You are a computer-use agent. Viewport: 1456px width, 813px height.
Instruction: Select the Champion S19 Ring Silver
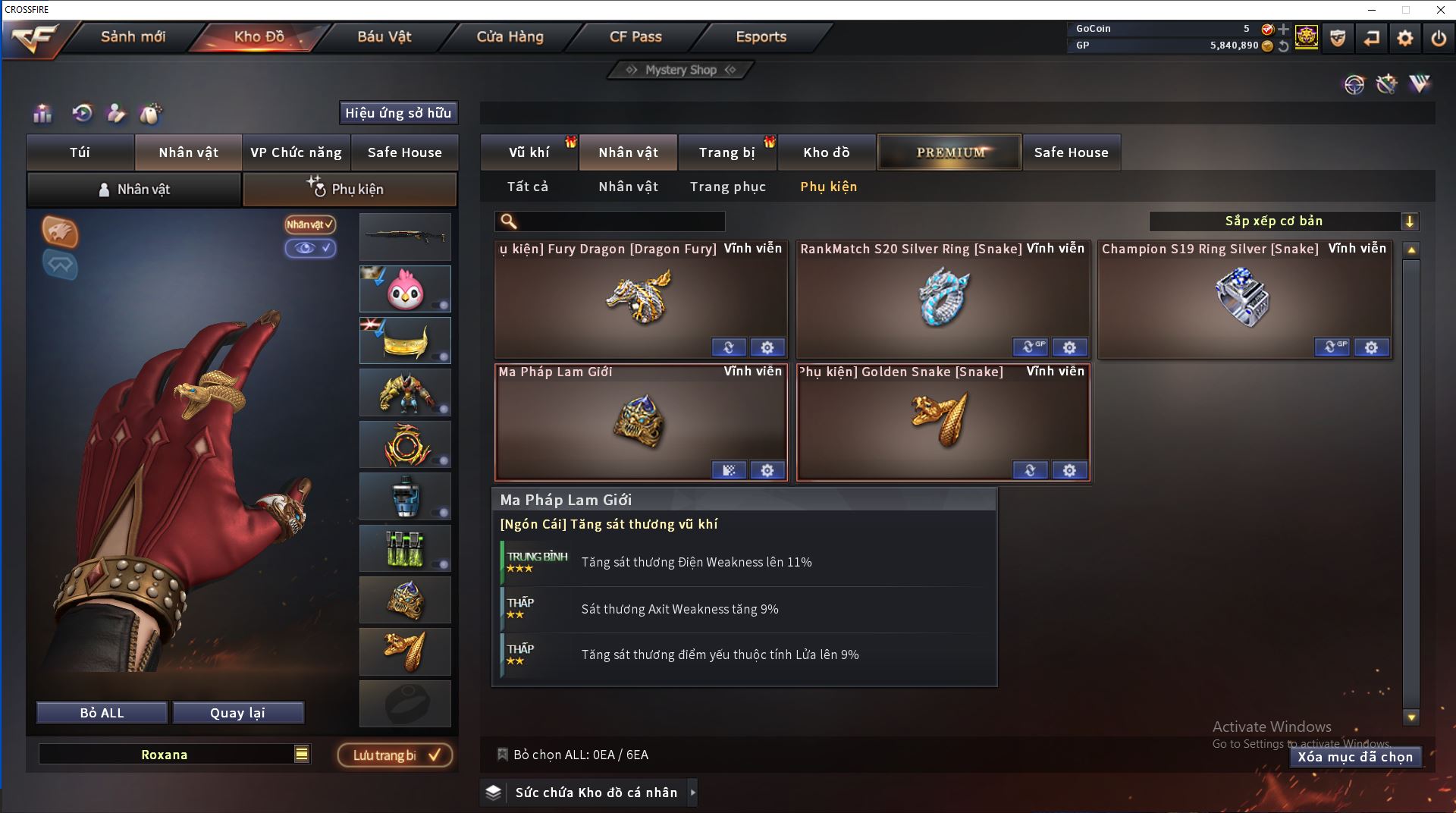pyautogui.click(x=1244, y=300)
